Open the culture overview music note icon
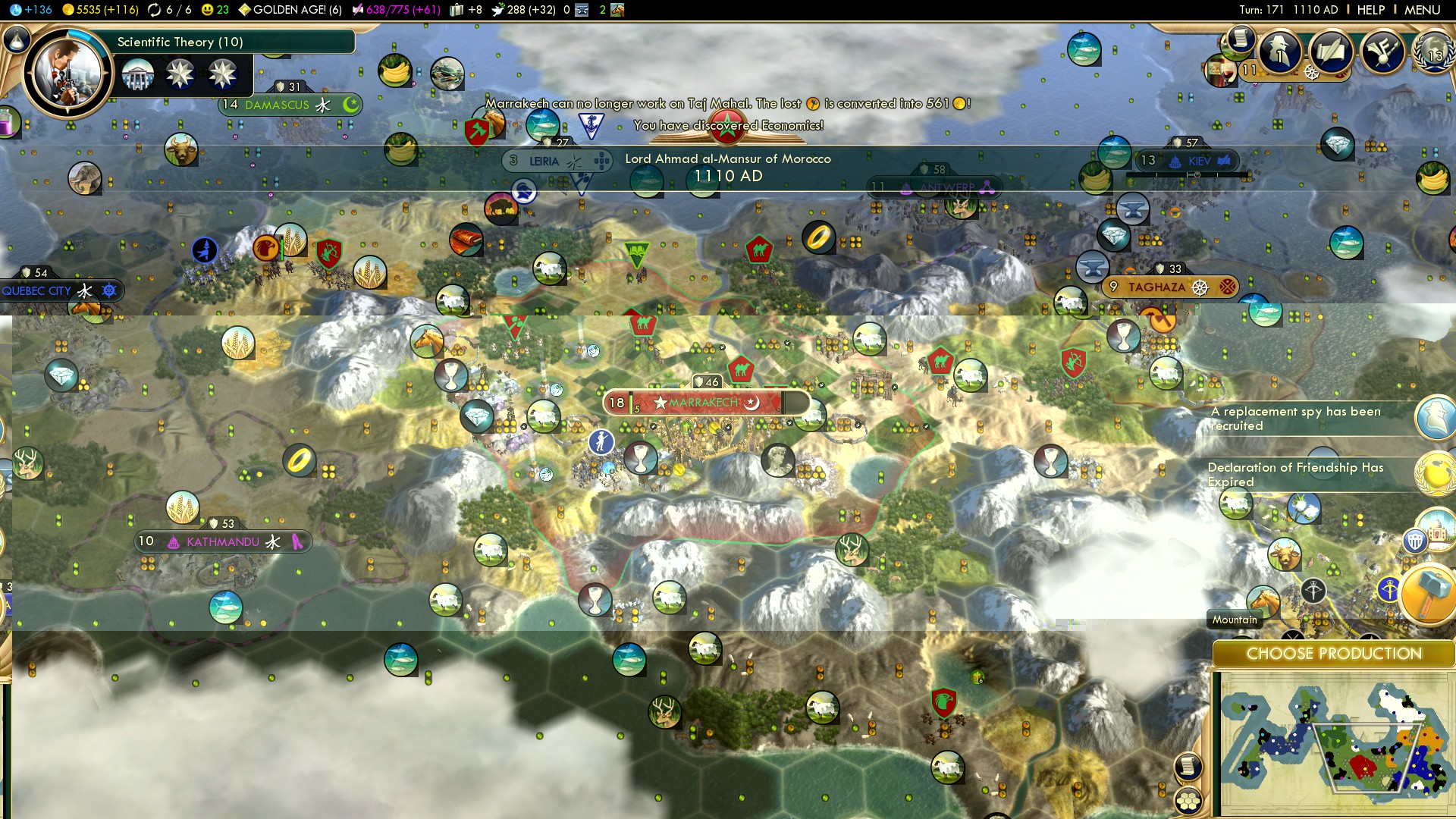The height and width of the screenshot is (819, 1456). tap(1382, 52)
